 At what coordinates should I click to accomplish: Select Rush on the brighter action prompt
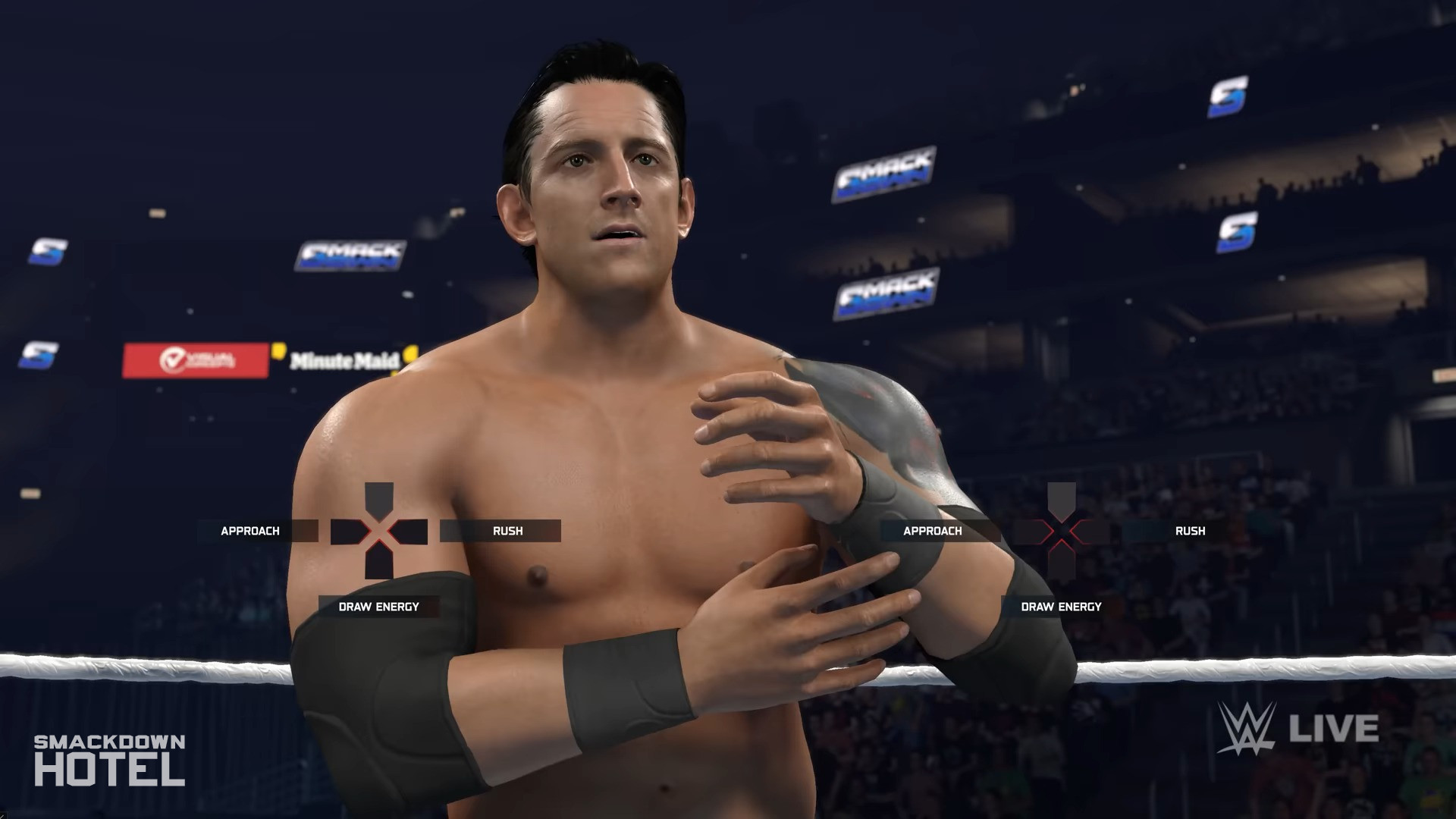pos(507,531)
